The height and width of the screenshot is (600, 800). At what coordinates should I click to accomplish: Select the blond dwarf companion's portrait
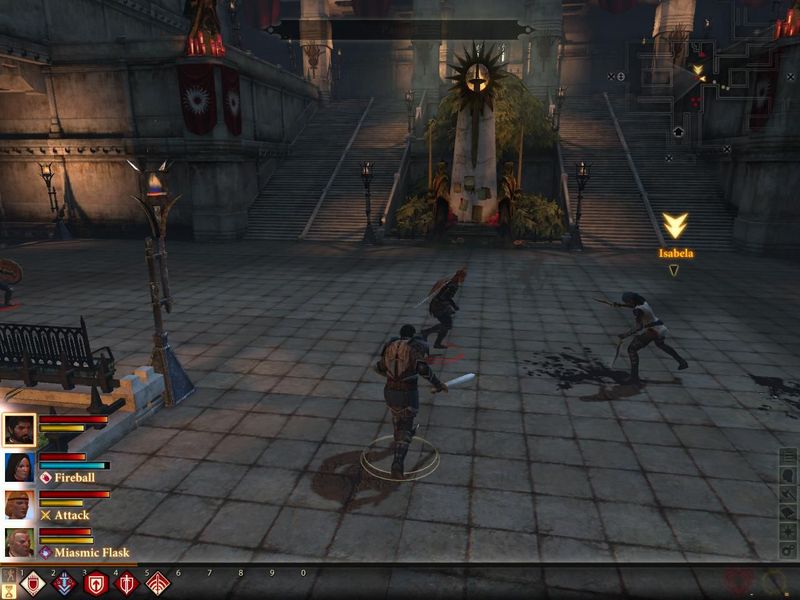(x=19, y=541)
